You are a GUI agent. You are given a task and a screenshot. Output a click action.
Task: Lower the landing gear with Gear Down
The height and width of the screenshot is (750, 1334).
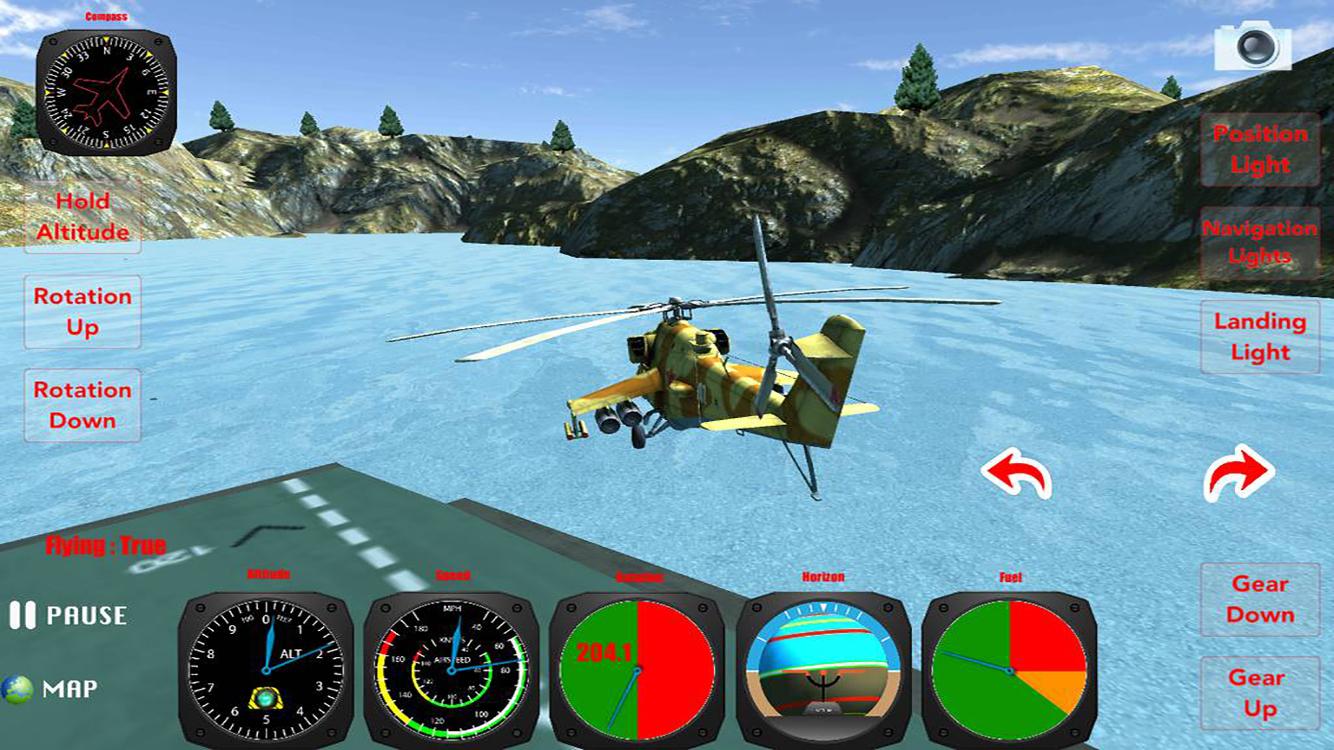point(1258,601)
